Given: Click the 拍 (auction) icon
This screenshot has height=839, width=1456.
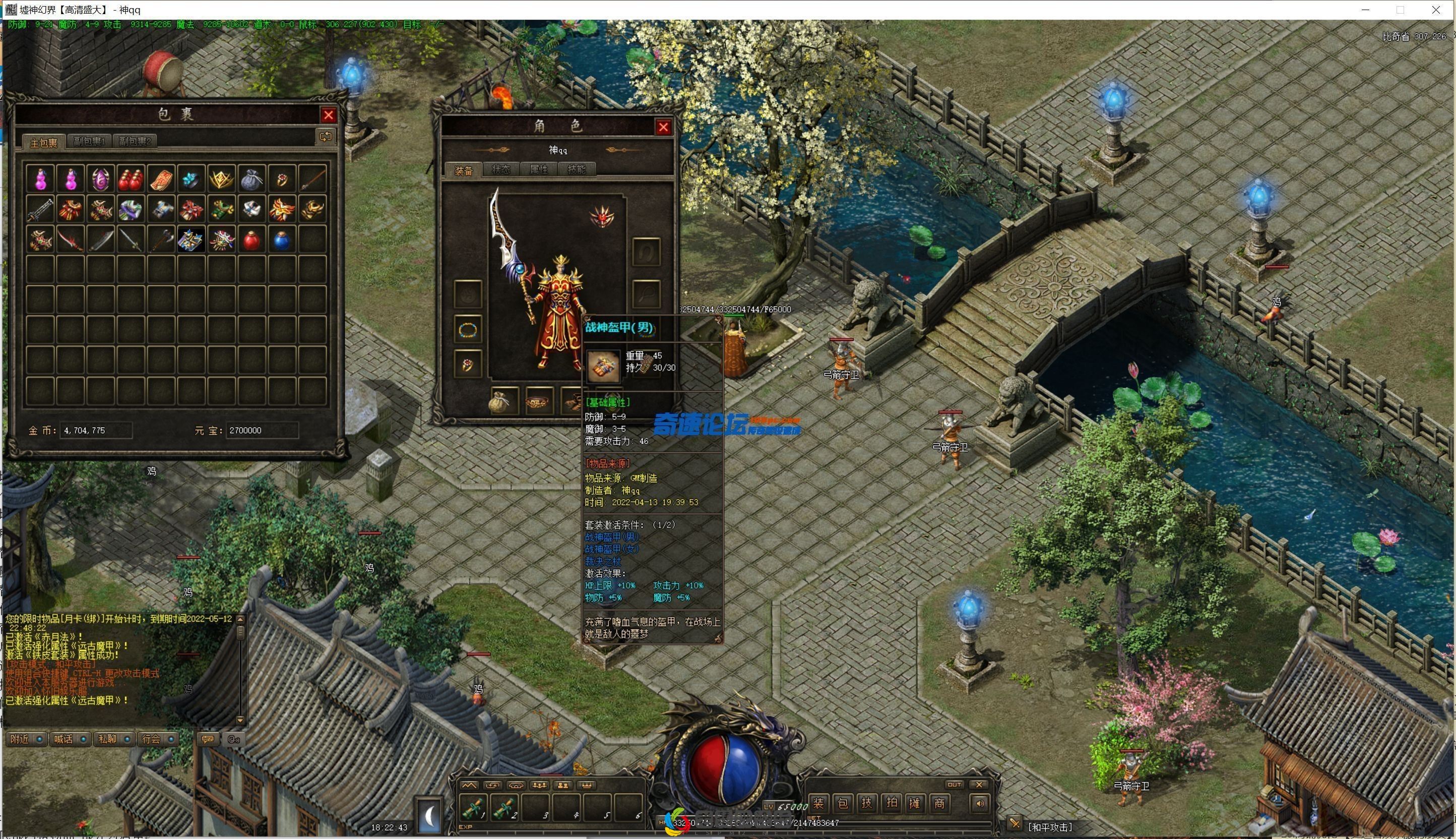Looking at the screenshot, I should click(x=892, y=803).
